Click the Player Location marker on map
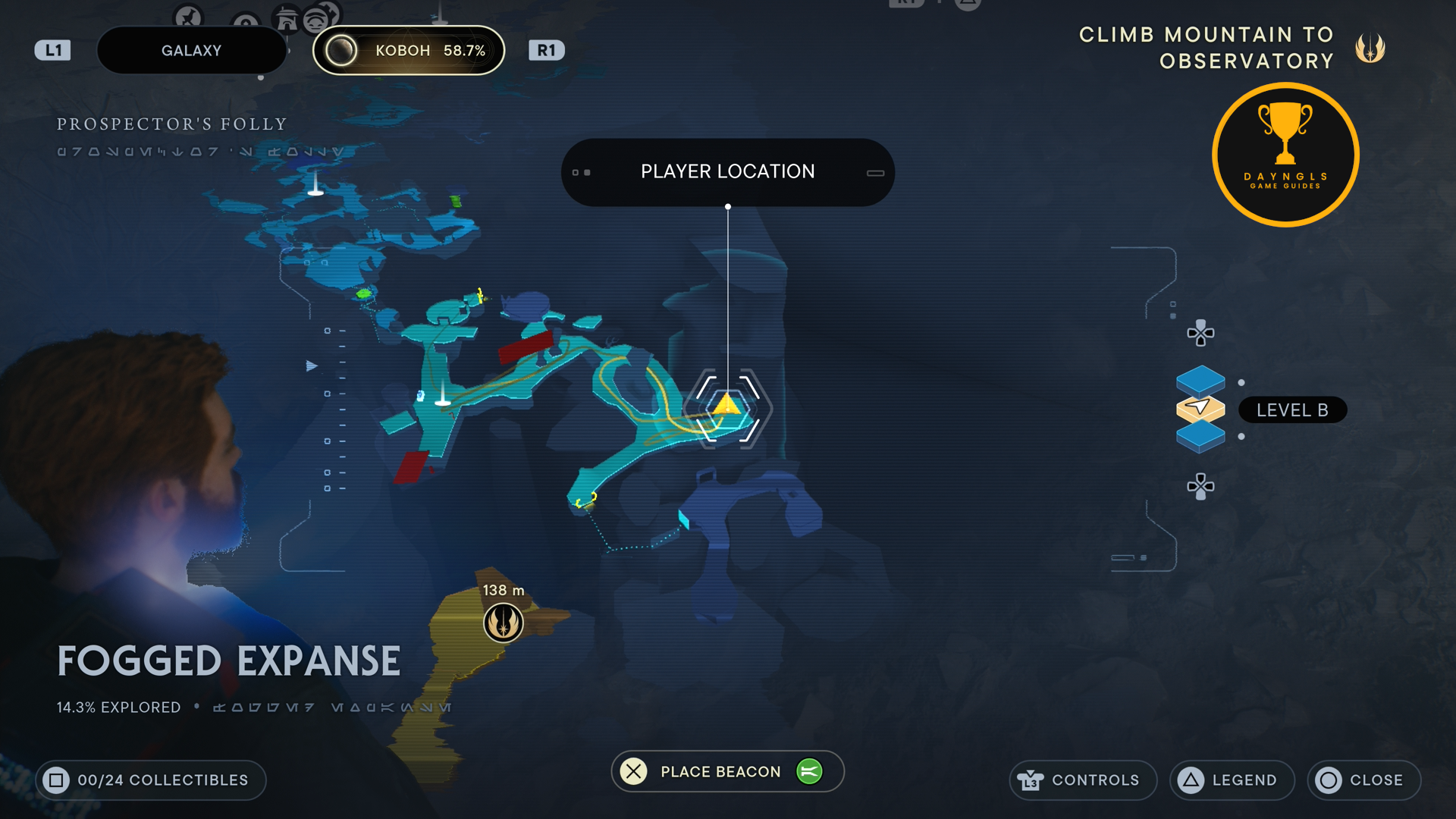The height and width of the screenshot is (819, 1456). 727,406
